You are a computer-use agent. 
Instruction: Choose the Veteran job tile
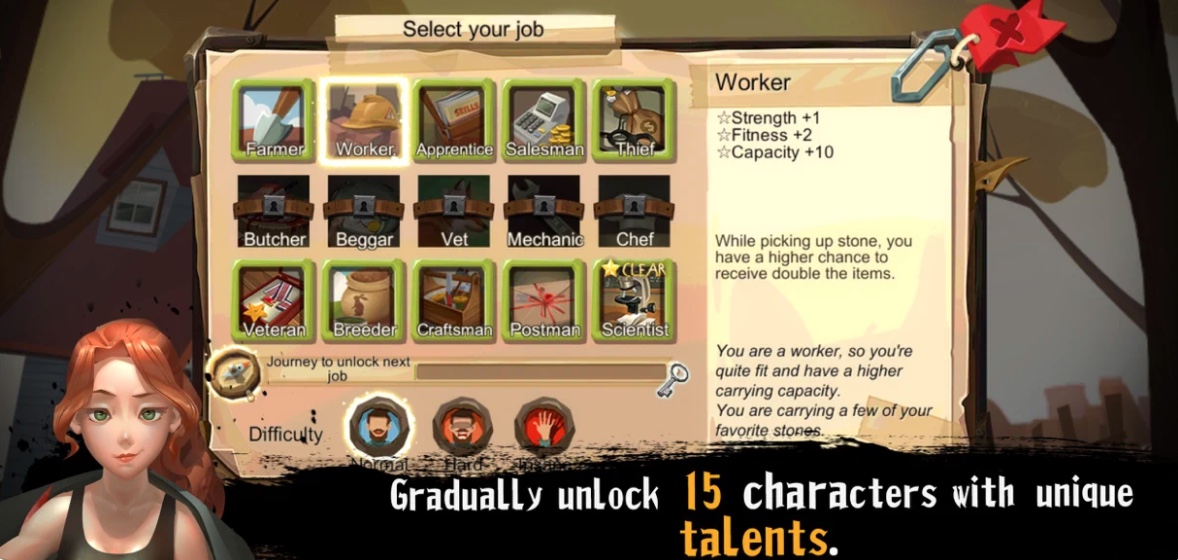click(x=274, y=301)
